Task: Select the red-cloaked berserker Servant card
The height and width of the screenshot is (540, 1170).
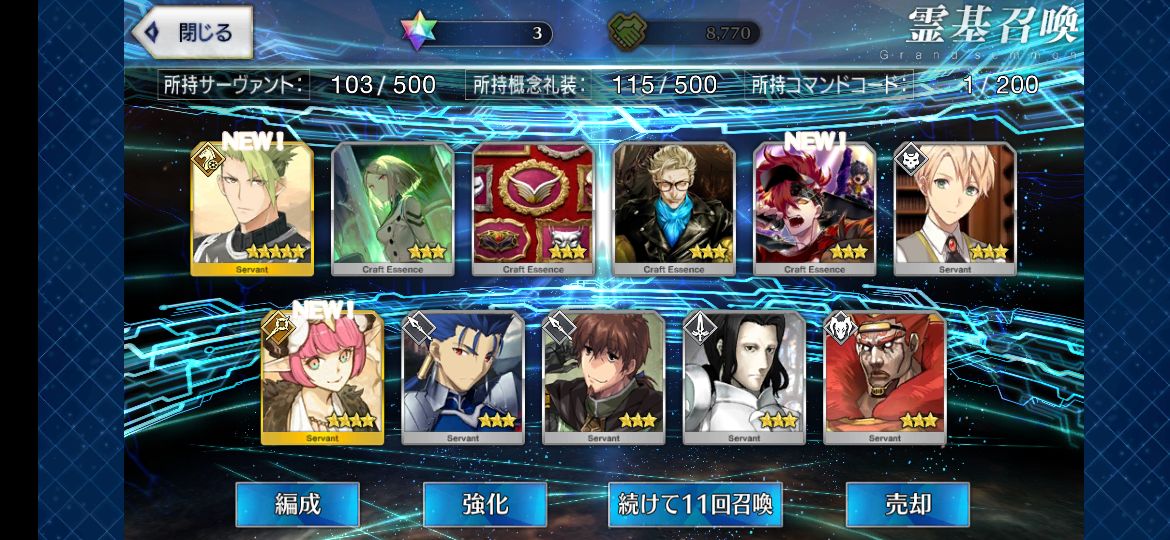Action: [x=884, y=378]
